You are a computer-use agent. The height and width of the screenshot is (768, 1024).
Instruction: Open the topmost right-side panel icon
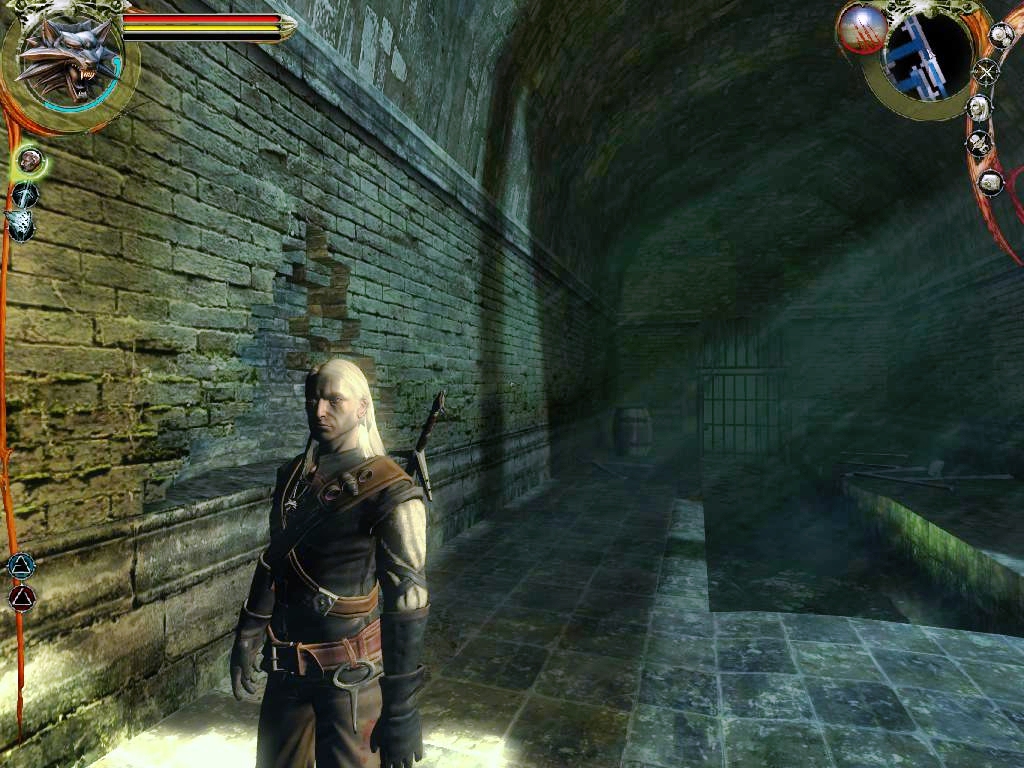pos(1001,35)
